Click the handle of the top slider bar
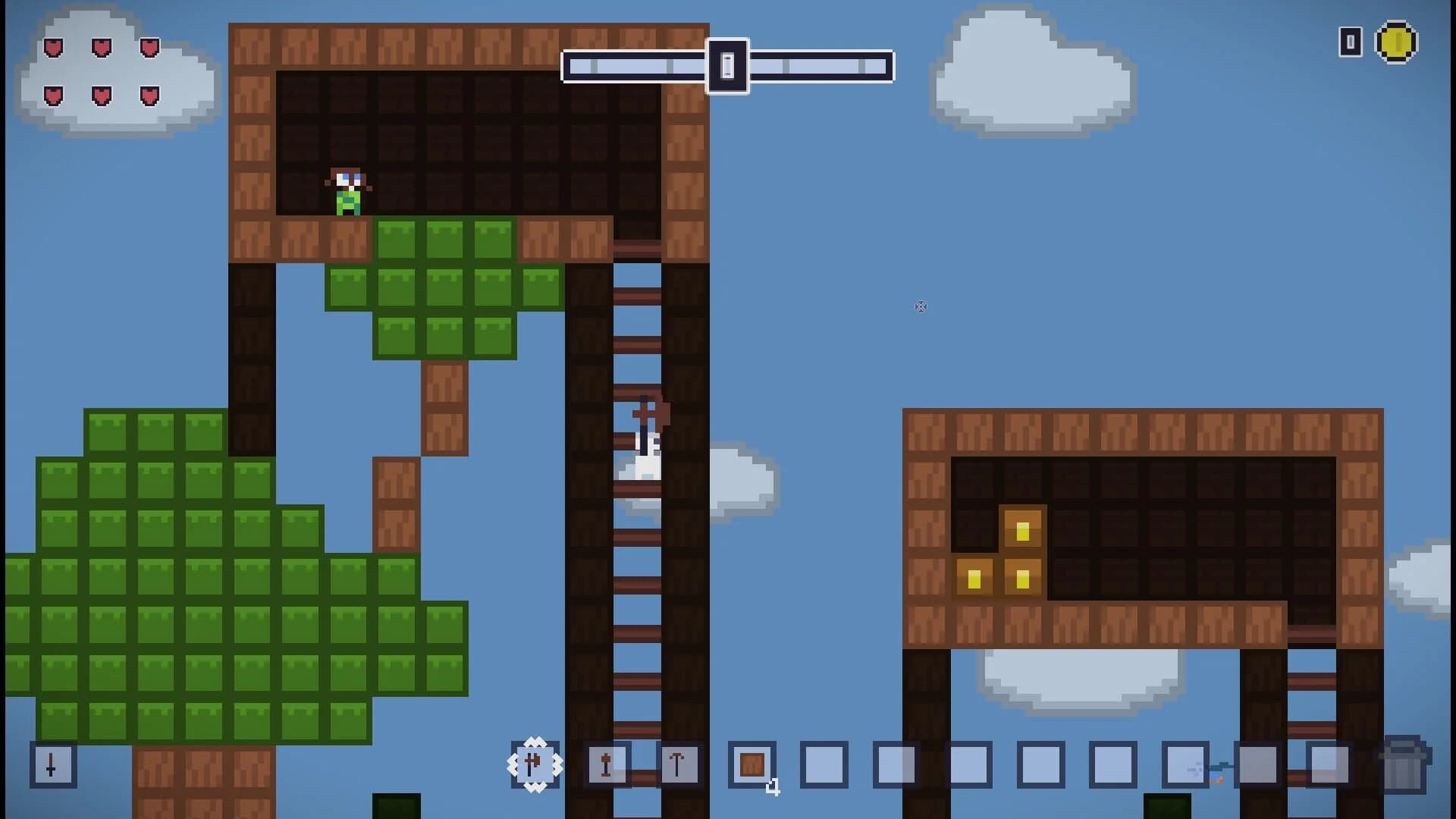This screenshot has width=1456, height=819. pos(727,66)
